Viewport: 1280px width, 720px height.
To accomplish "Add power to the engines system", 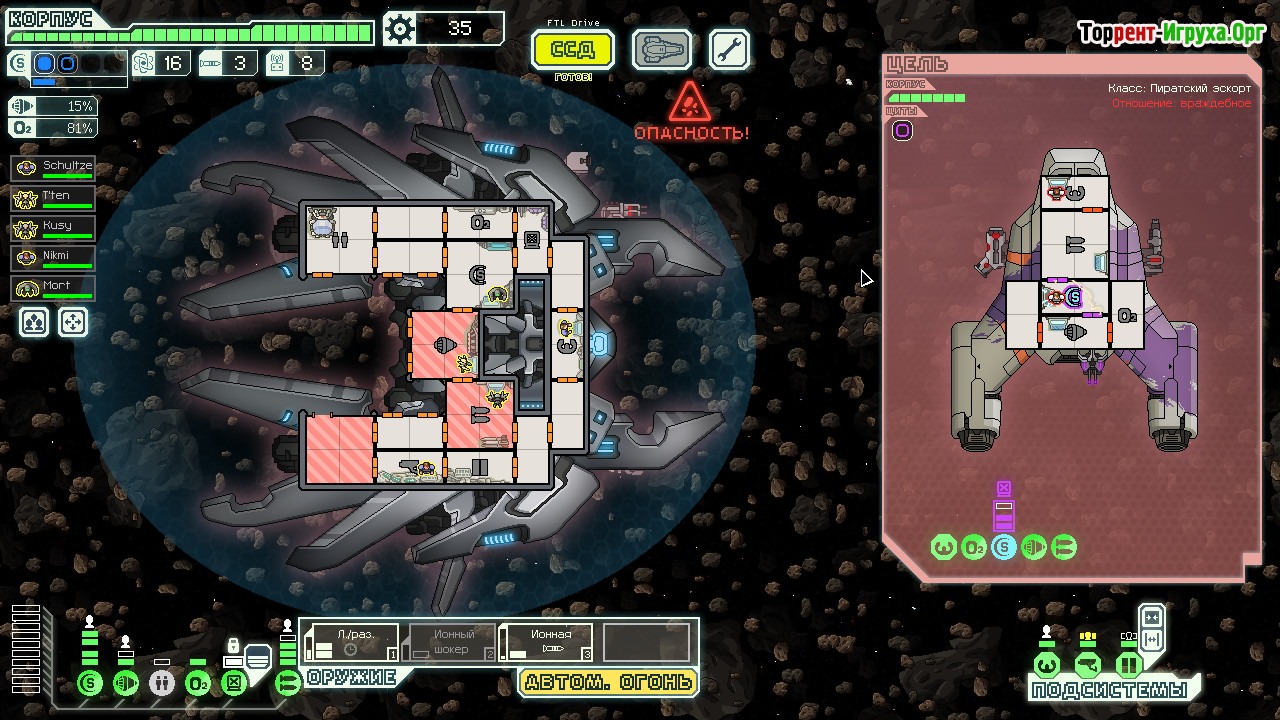I will pyautogui.click(x=126, y=684).
